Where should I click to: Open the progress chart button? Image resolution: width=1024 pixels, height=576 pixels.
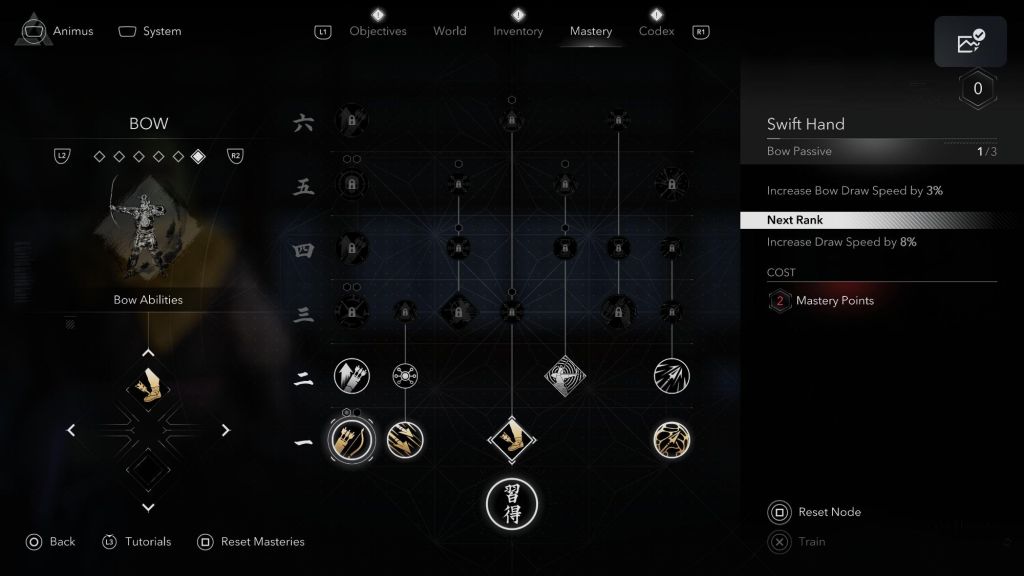point(970,42)
